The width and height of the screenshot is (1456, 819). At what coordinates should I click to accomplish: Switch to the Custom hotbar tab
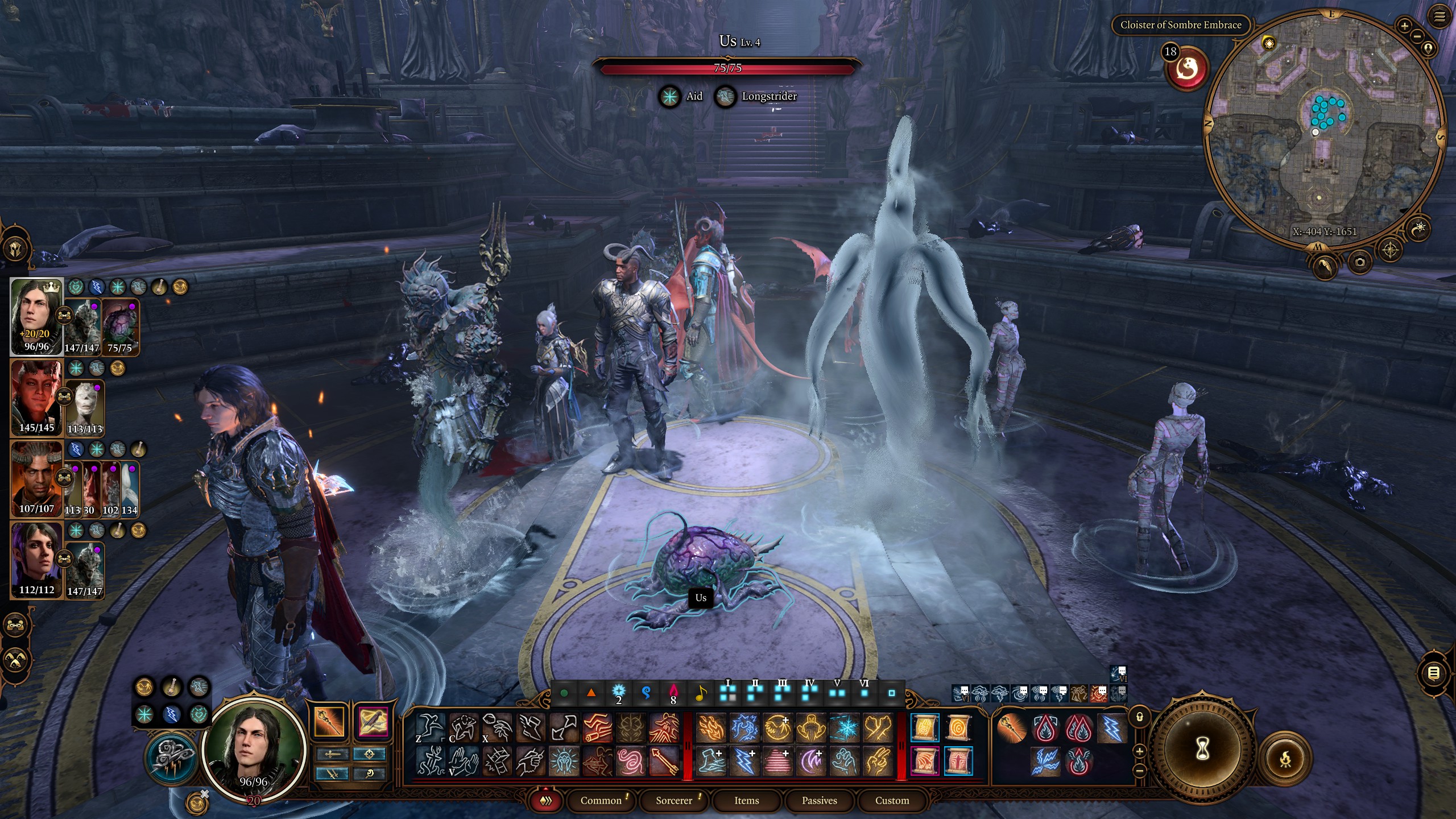tap(892, 800)
